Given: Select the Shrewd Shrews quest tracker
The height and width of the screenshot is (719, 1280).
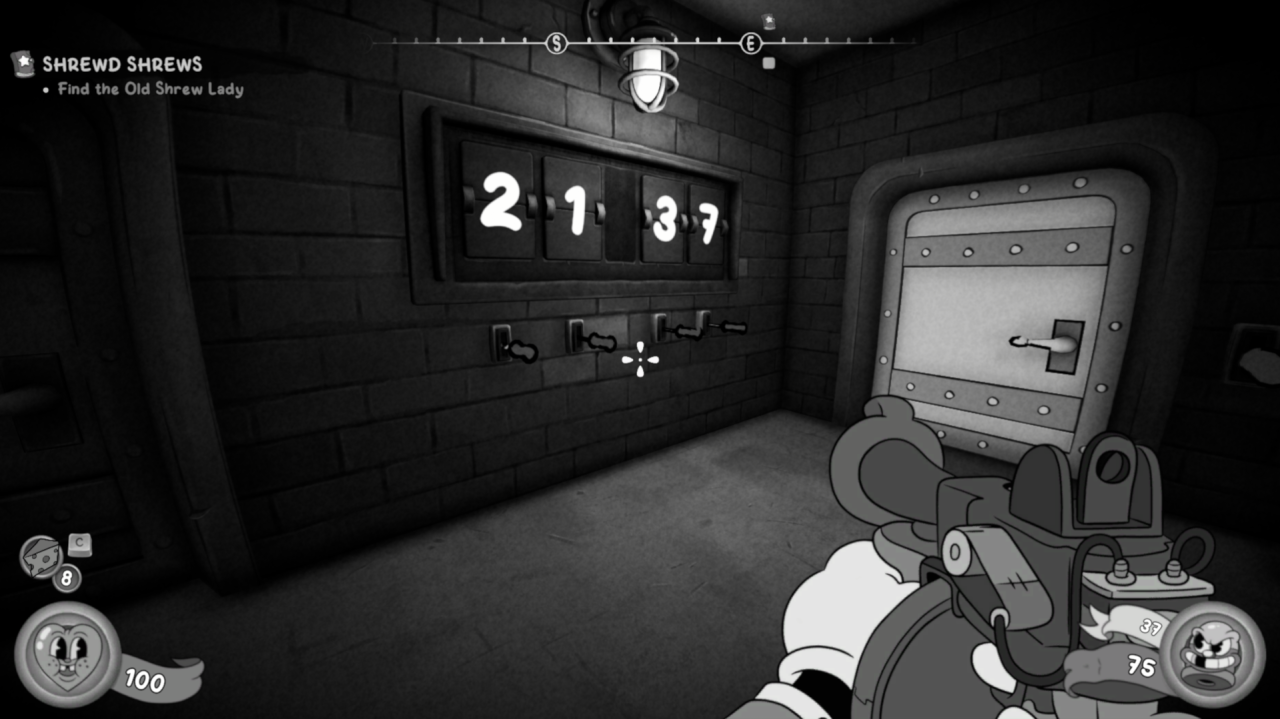Looking at the screenshot, I should 122,65.
